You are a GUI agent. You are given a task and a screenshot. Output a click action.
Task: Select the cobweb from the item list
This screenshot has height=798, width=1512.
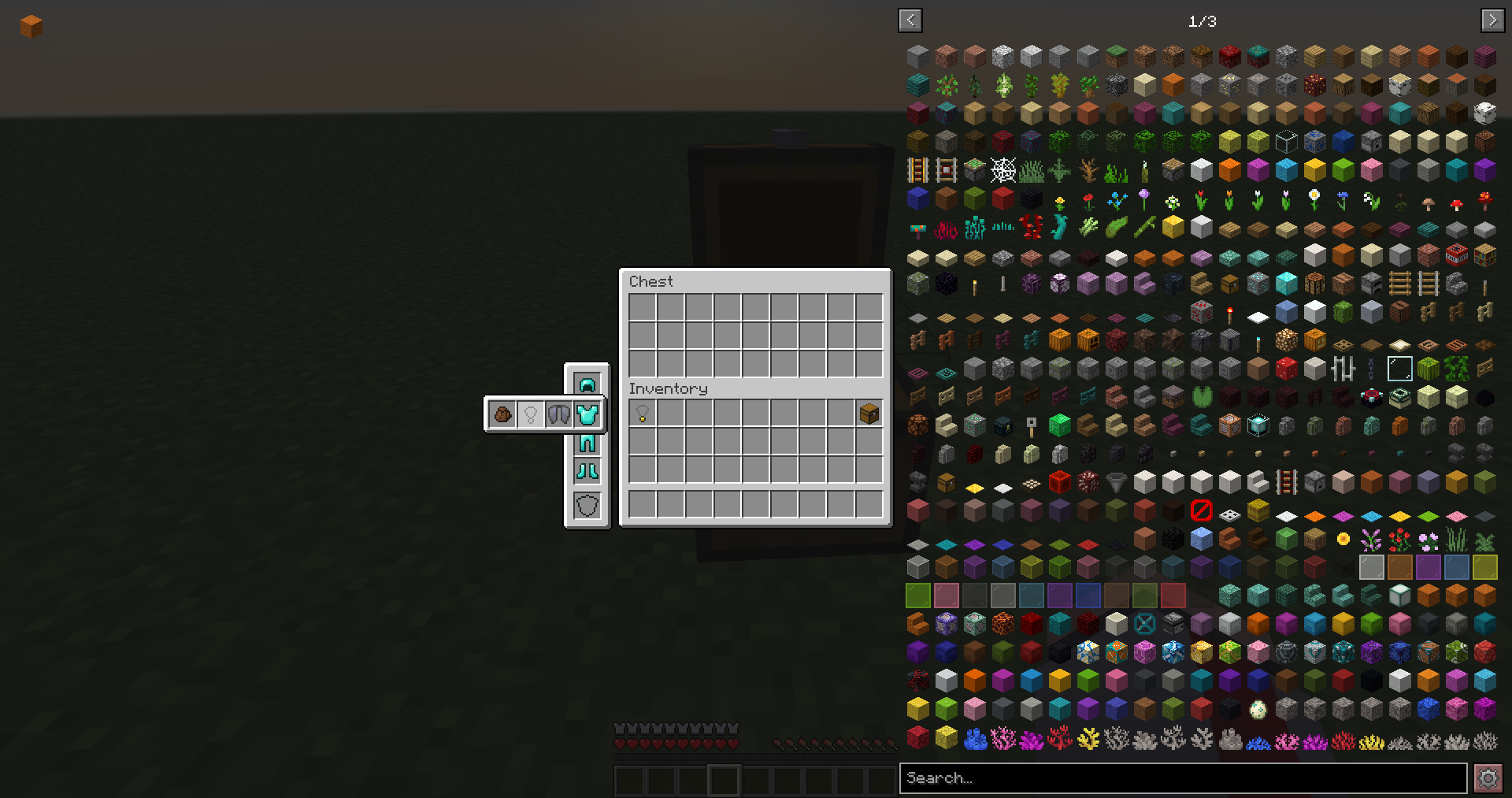1002,169
